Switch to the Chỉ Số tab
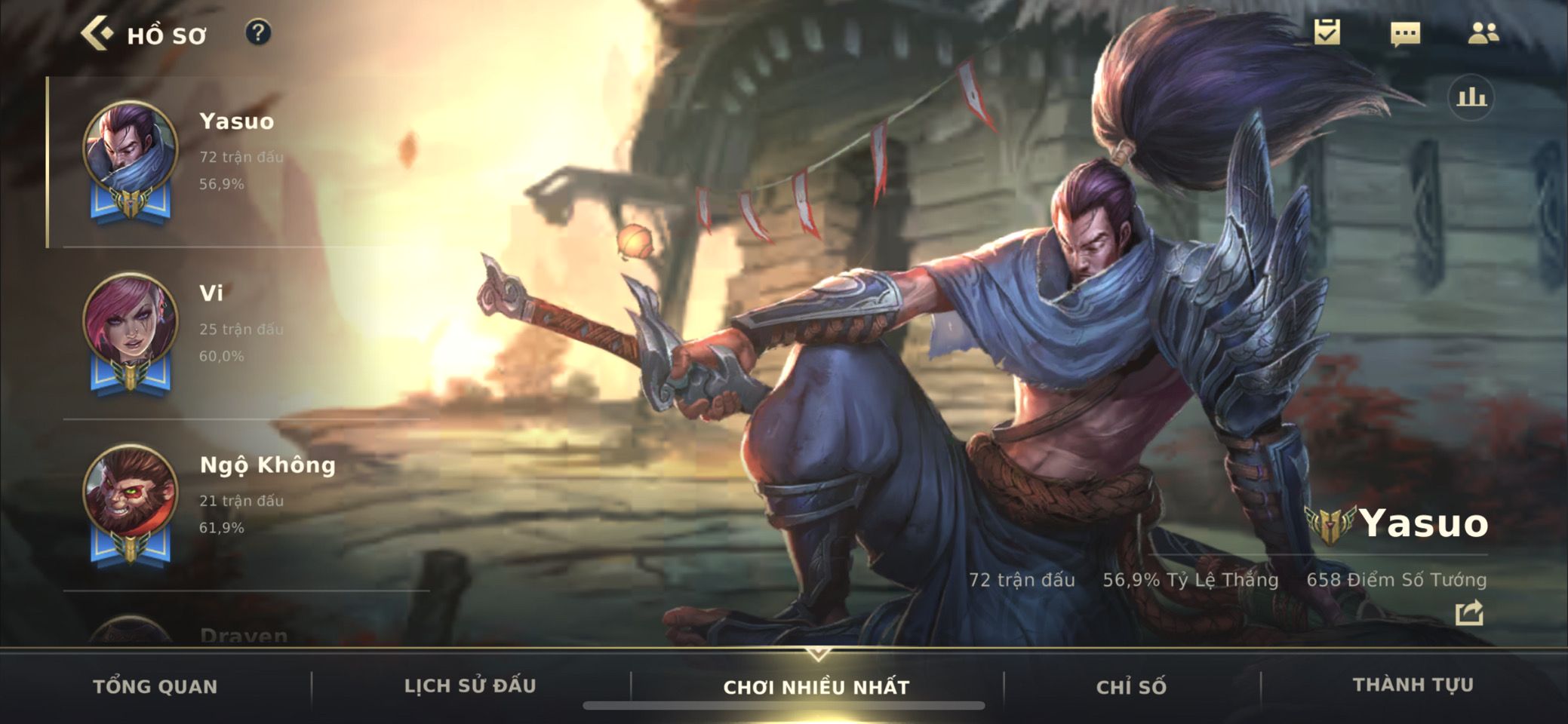The height and width of the screenshot is (724, 1568). [x=1131, y=686]
